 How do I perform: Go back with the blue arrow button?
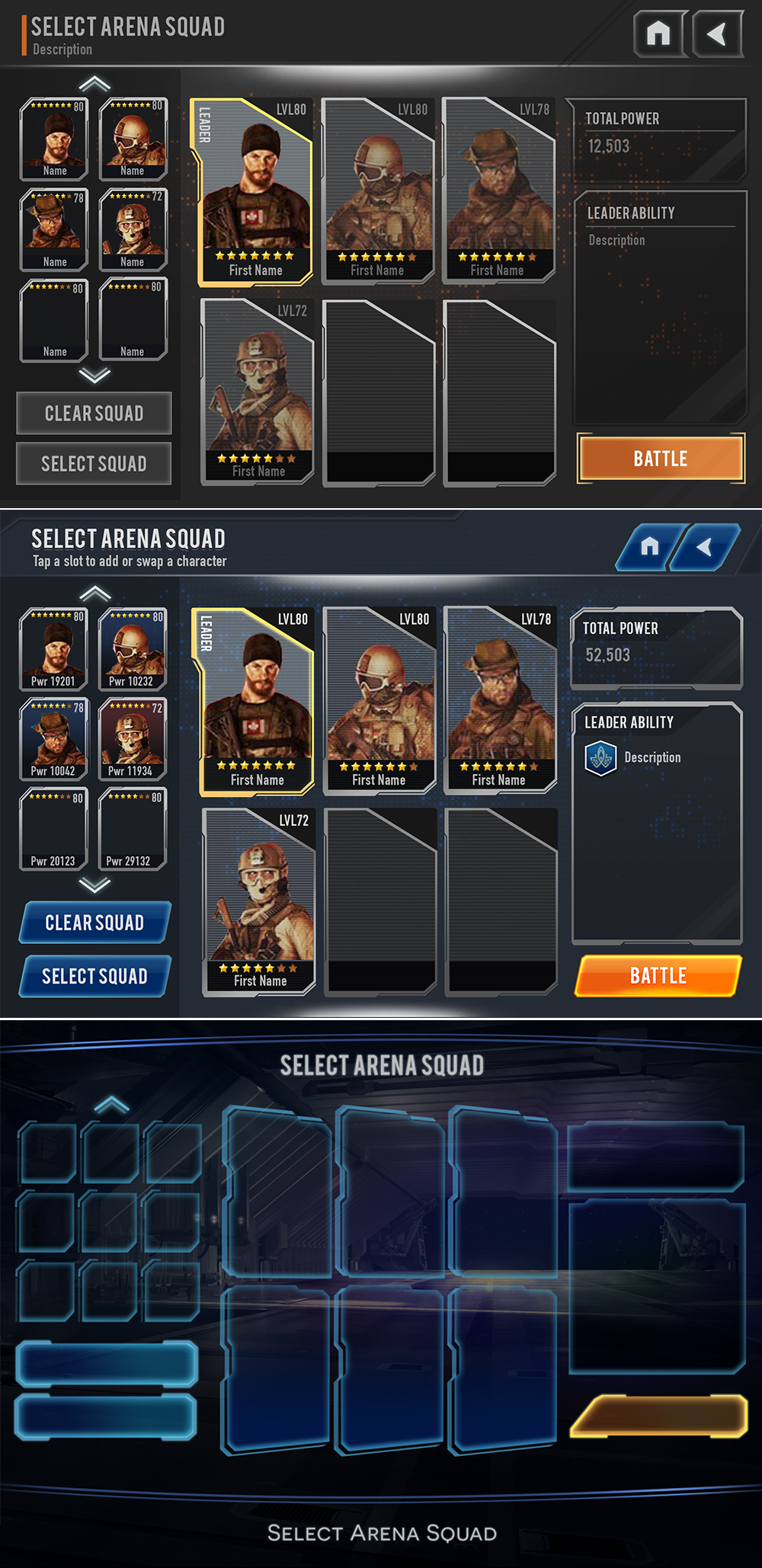pyautogui.click(x=706, y=546)
